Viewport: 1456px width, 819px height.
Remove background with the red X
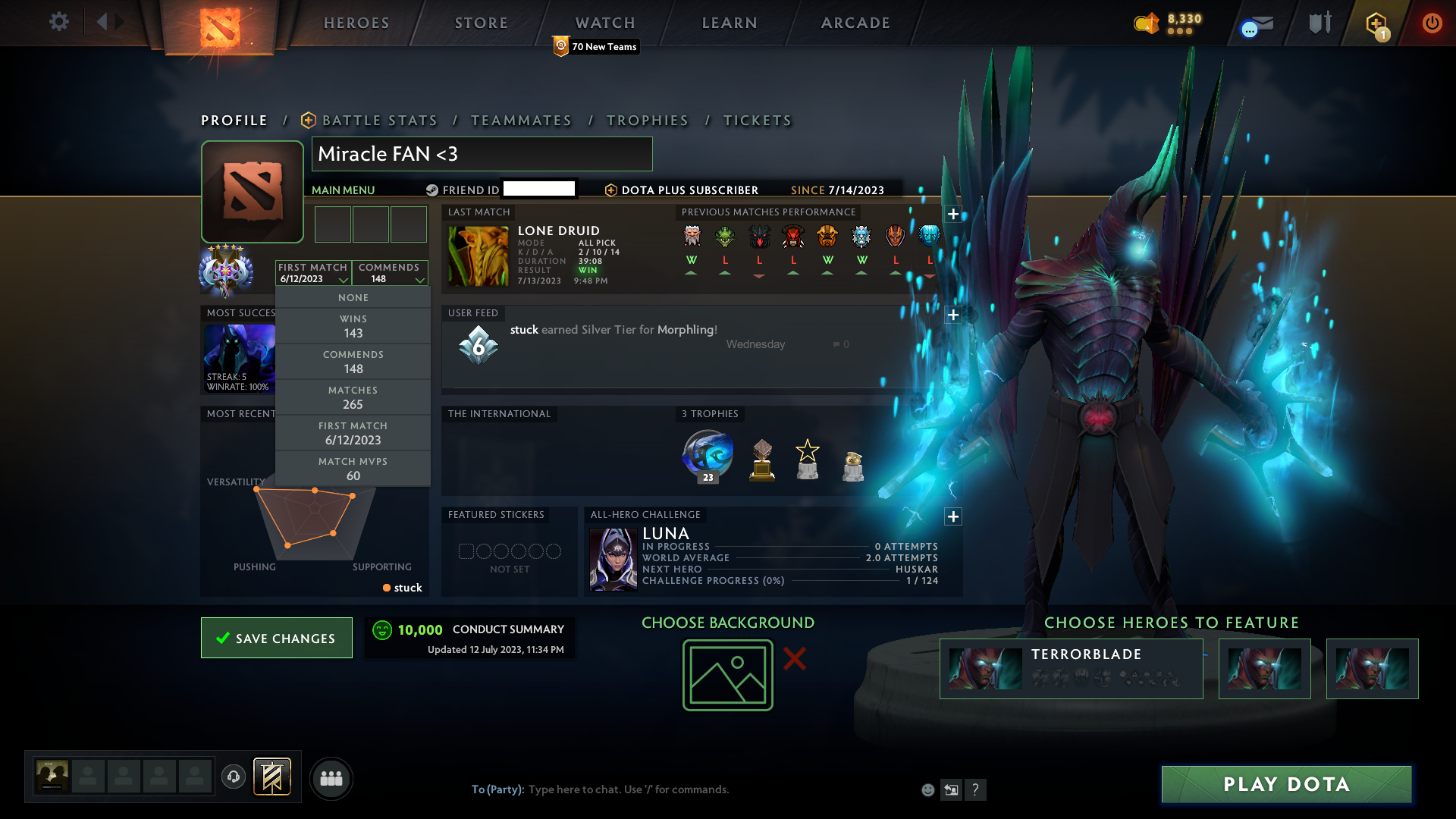pyautogui.click(x=795, y=660)
